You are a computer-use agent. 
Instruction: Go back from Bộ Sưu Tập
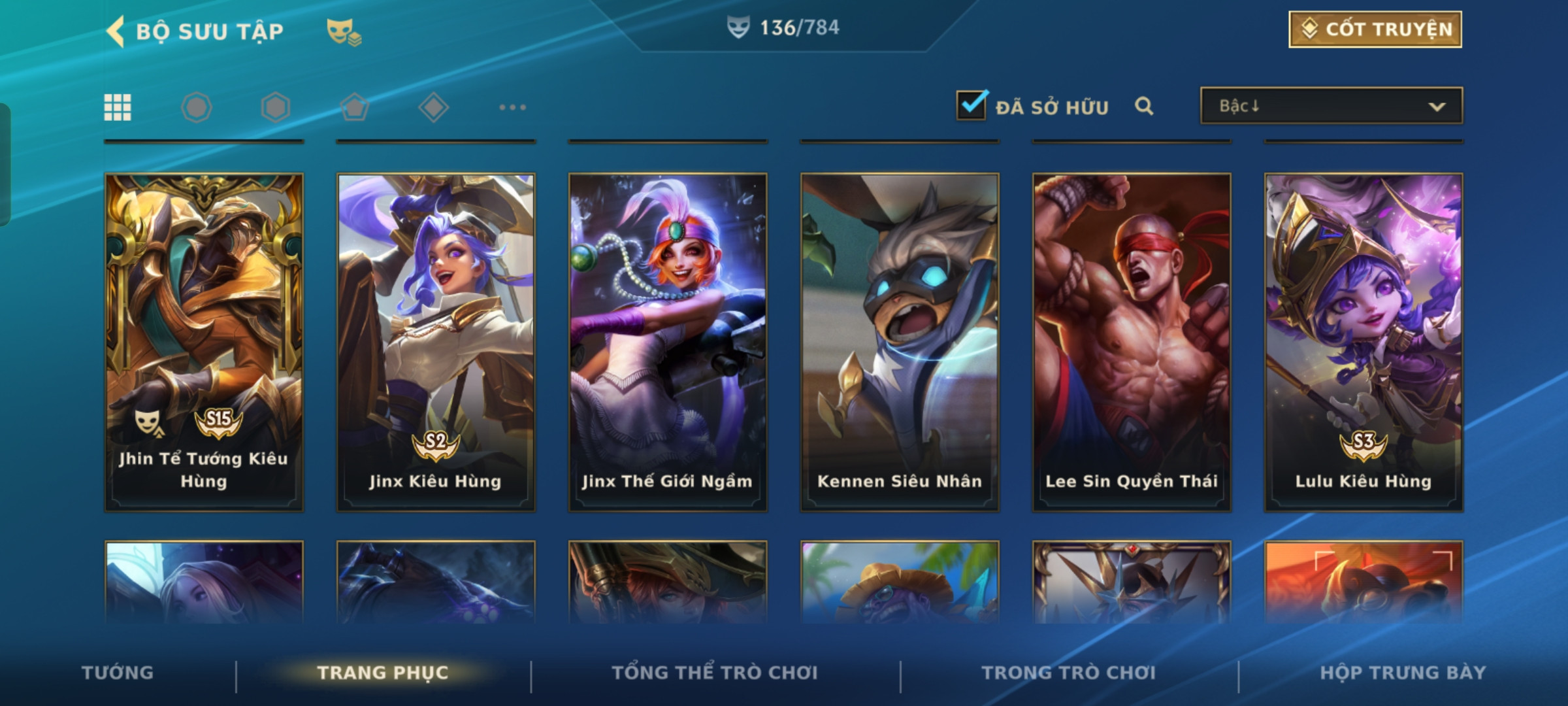[116, 31]
